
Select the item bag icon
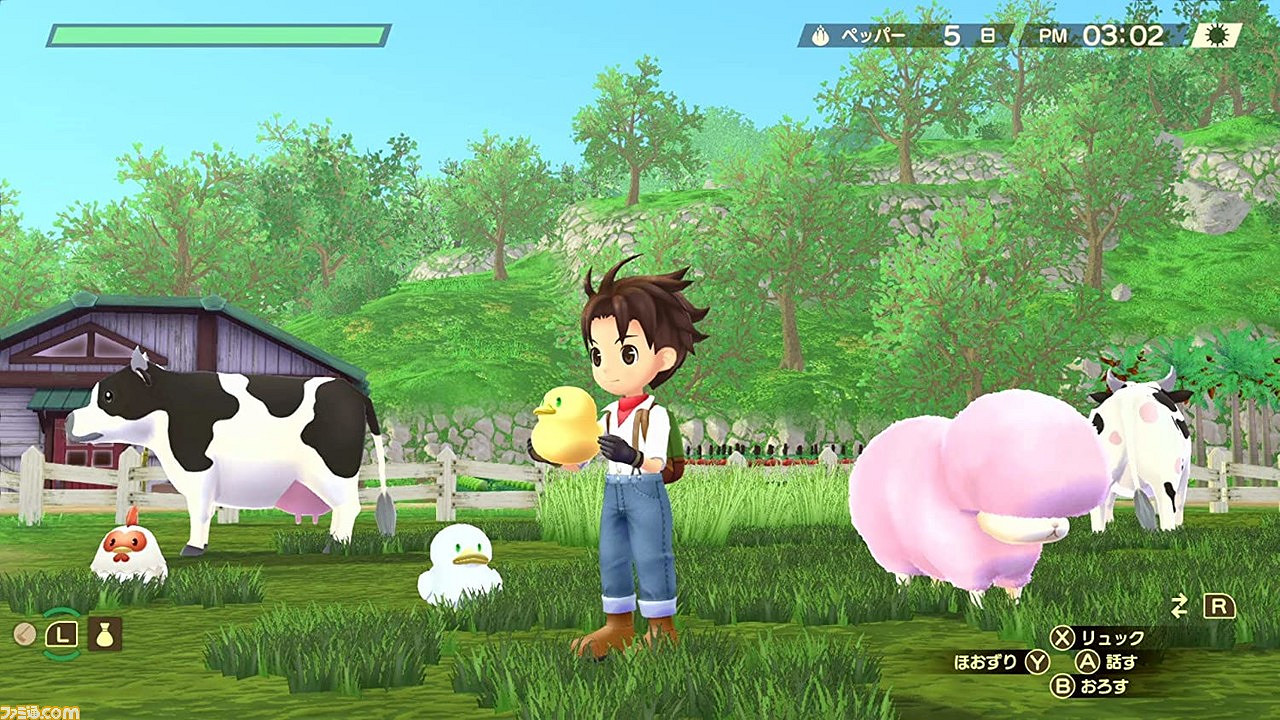pyautogui.click(x=104, y=633)
